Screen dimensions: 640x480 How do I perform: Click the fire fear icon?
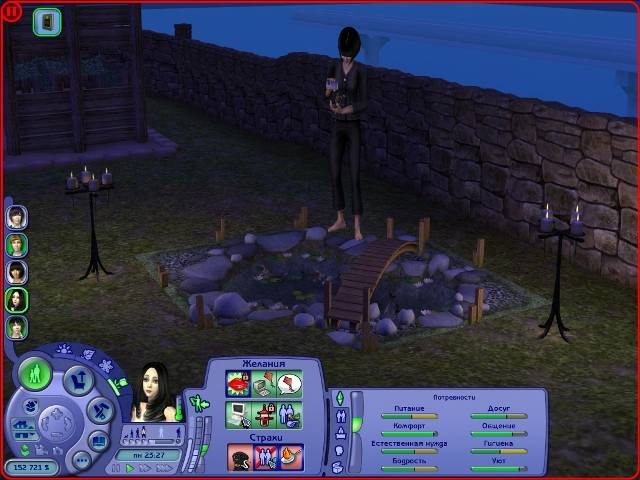point(290,456)
